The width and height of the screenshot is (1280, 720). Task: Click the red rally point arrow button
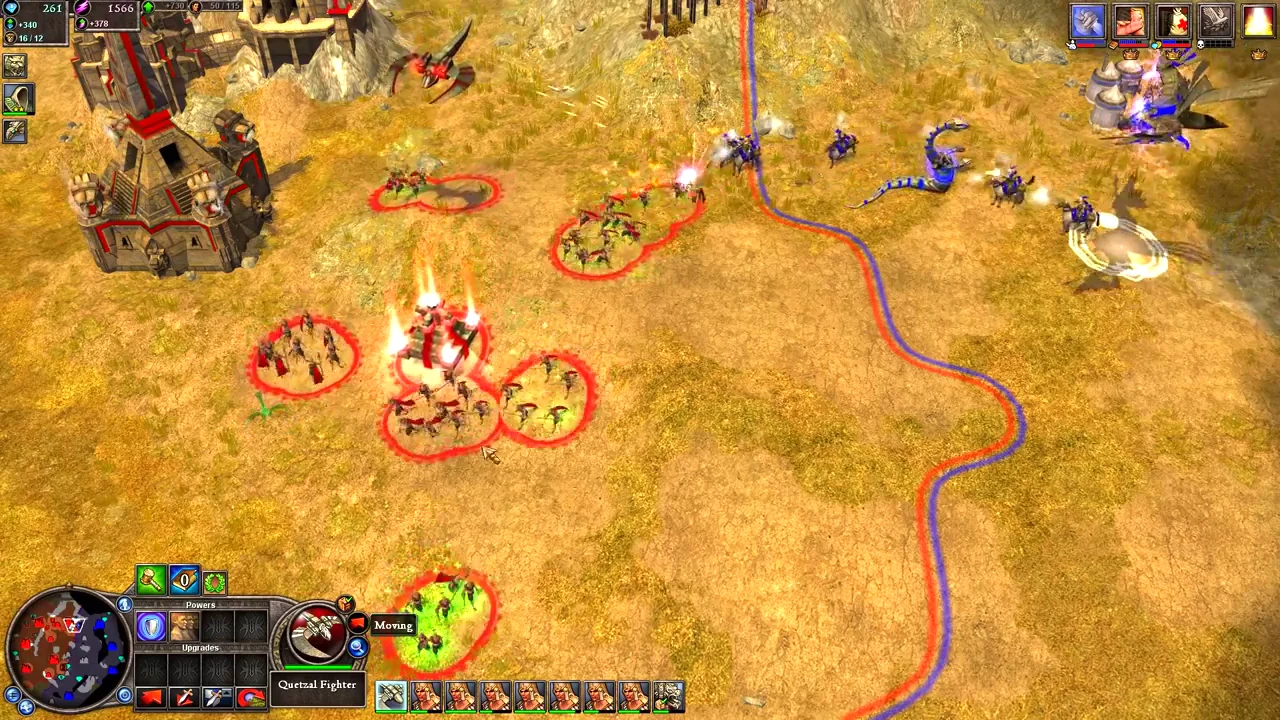click(150, 697)
